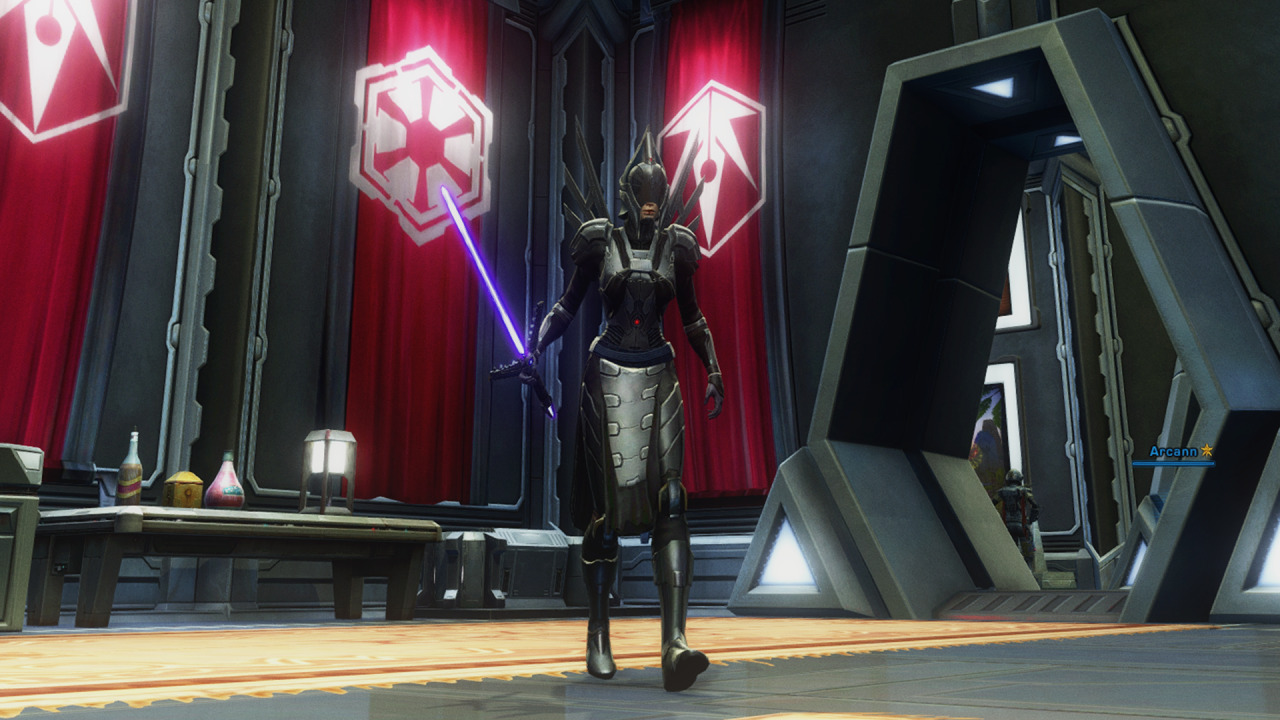Click the gold star beside Arcann's name
The image size is (1280, 720).
click(x=1206, y=451)
